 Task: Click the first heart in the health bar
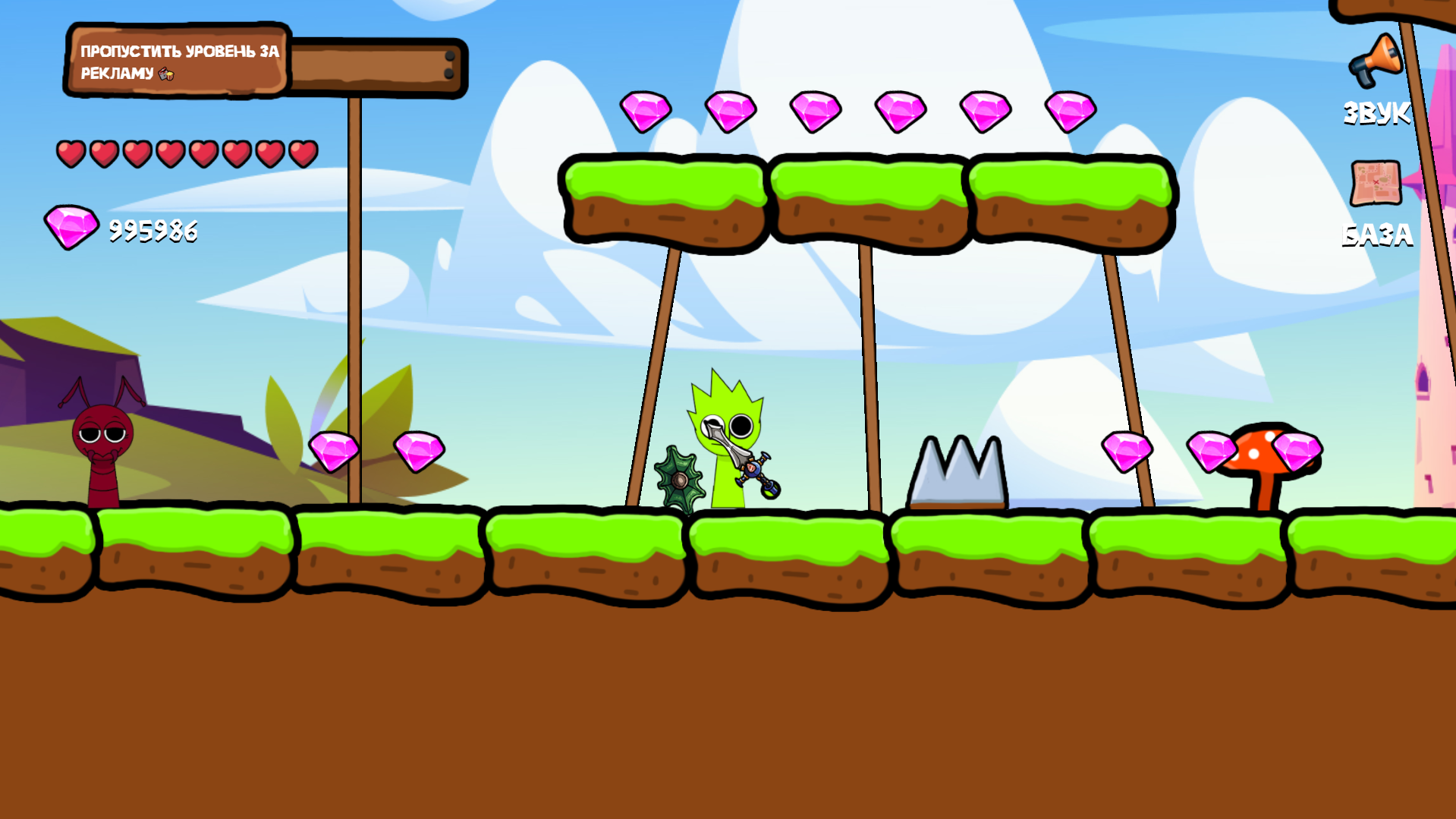[x=71, y=153]
